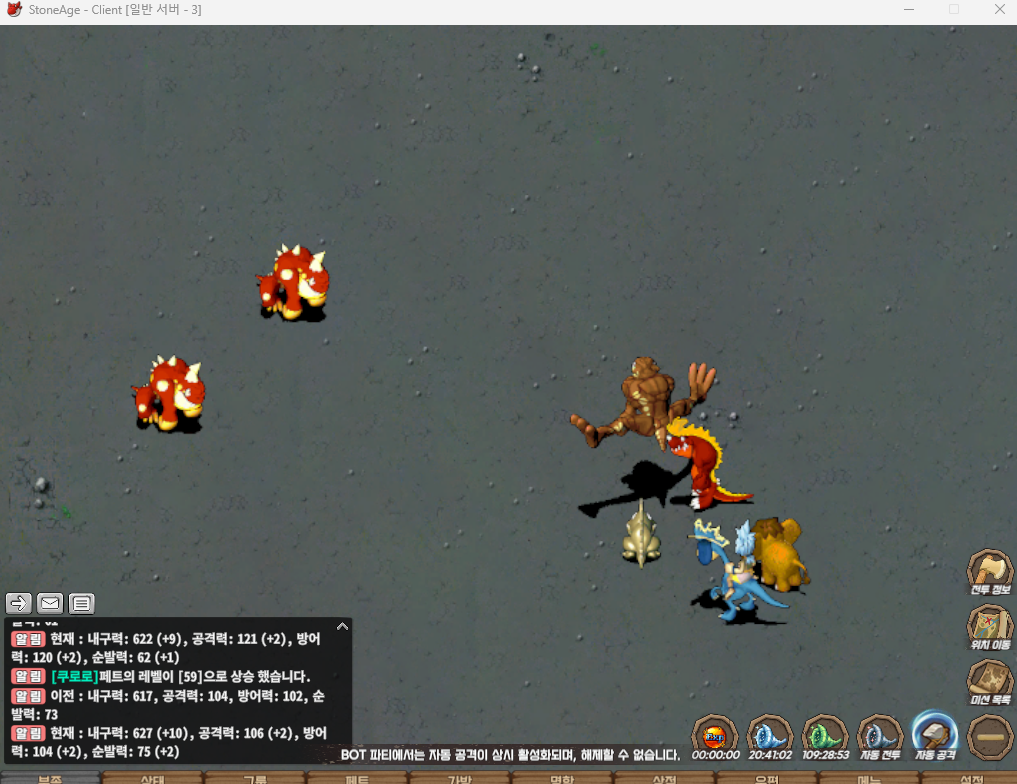Viewport: 1017px width, 784px height.
Task: Open the mail envelope button above chat
Action: [x=50, y=603]
